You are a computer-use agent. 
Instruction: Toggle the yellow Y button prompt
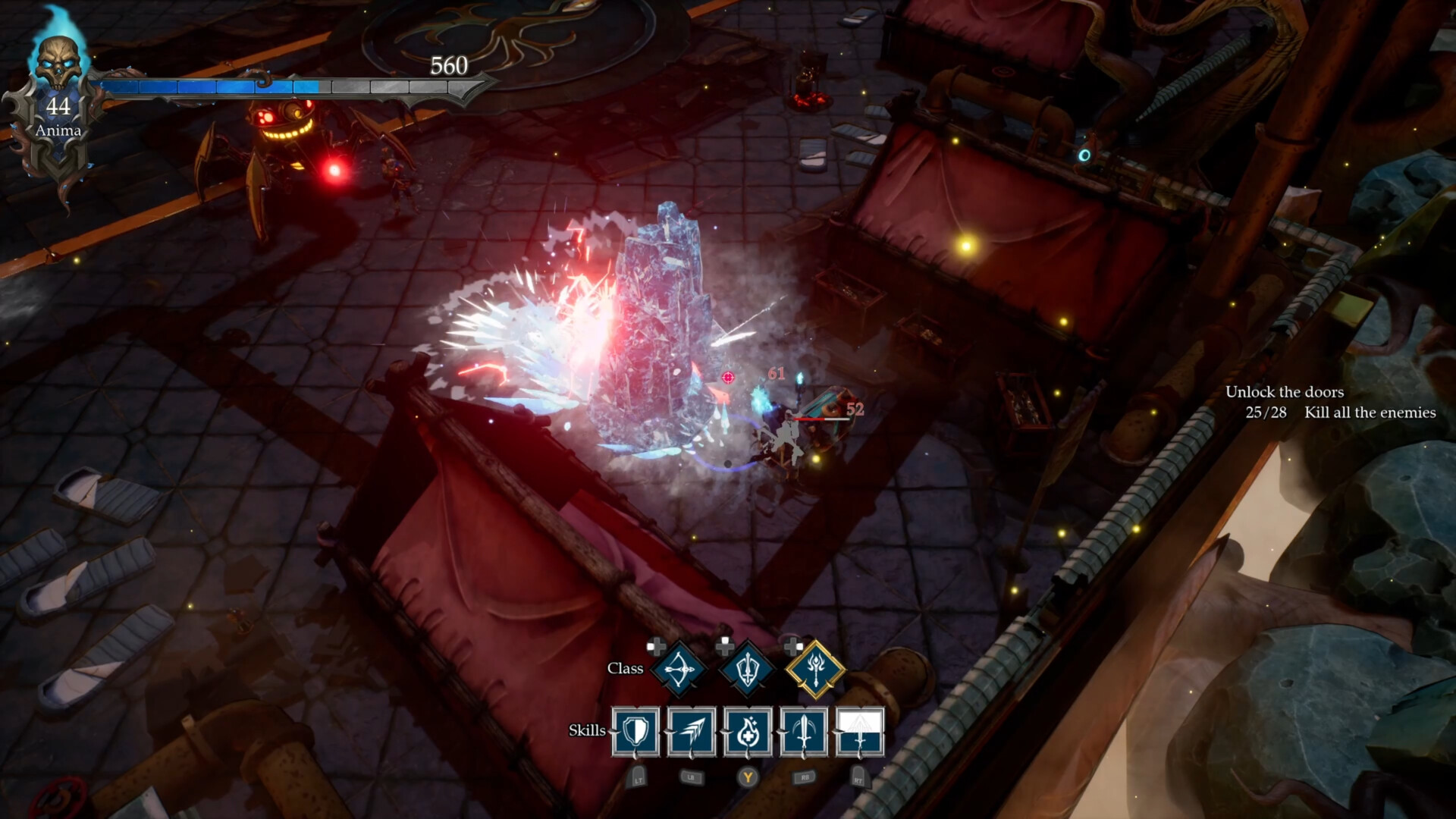tap(748, 777)
